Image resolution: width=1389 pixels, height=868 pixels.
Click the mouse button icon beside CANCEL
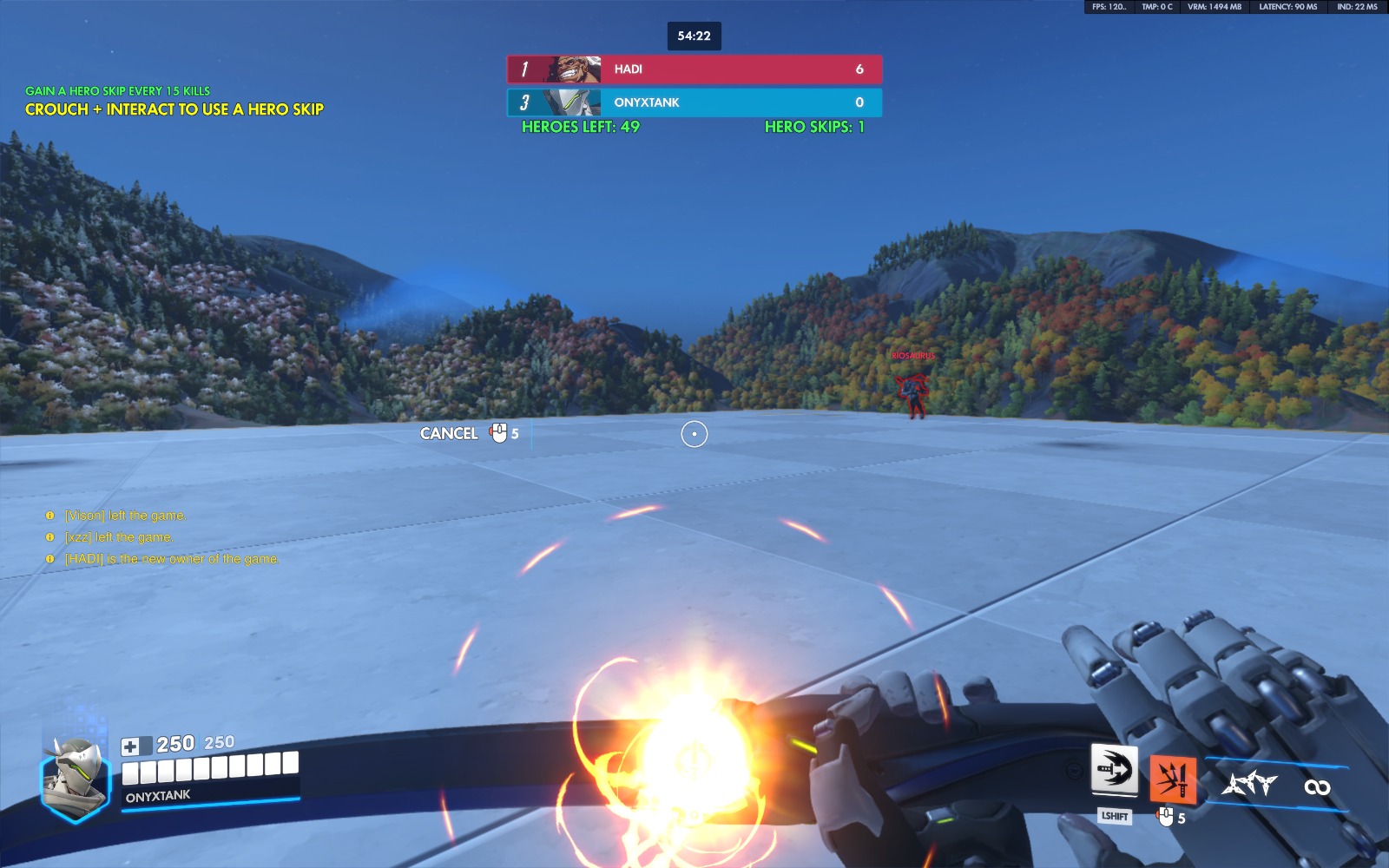click(x=496, y=432)
